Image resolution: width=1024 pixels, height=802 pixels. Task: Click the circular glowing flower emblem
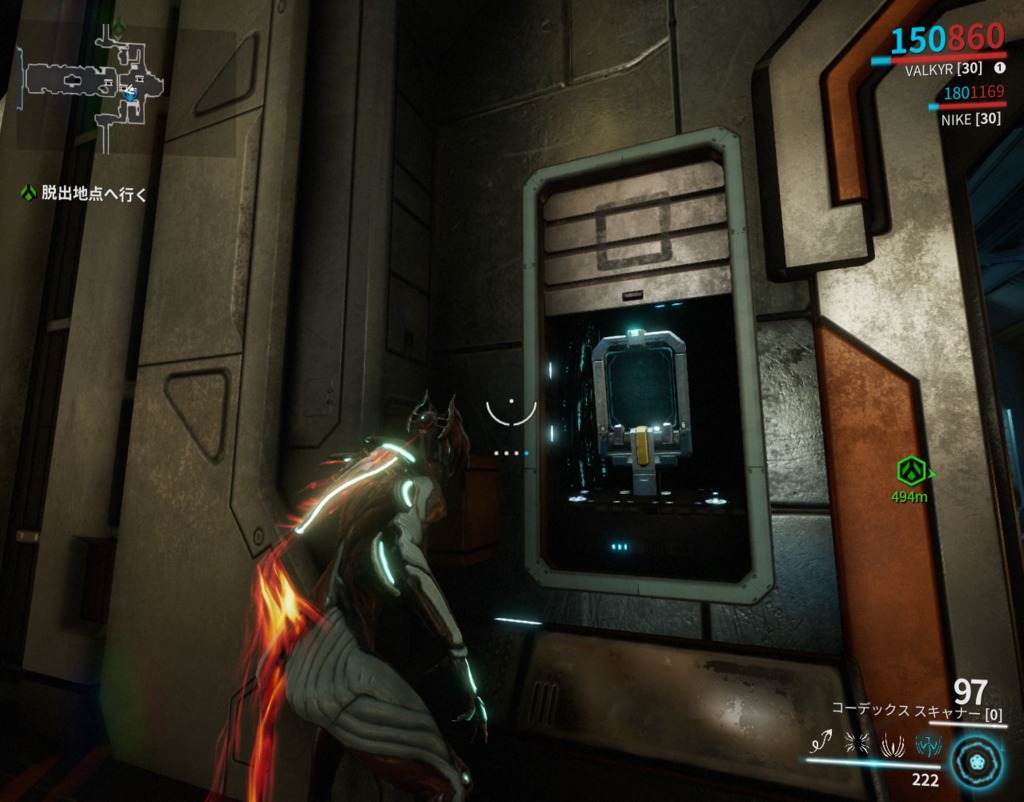975,760
